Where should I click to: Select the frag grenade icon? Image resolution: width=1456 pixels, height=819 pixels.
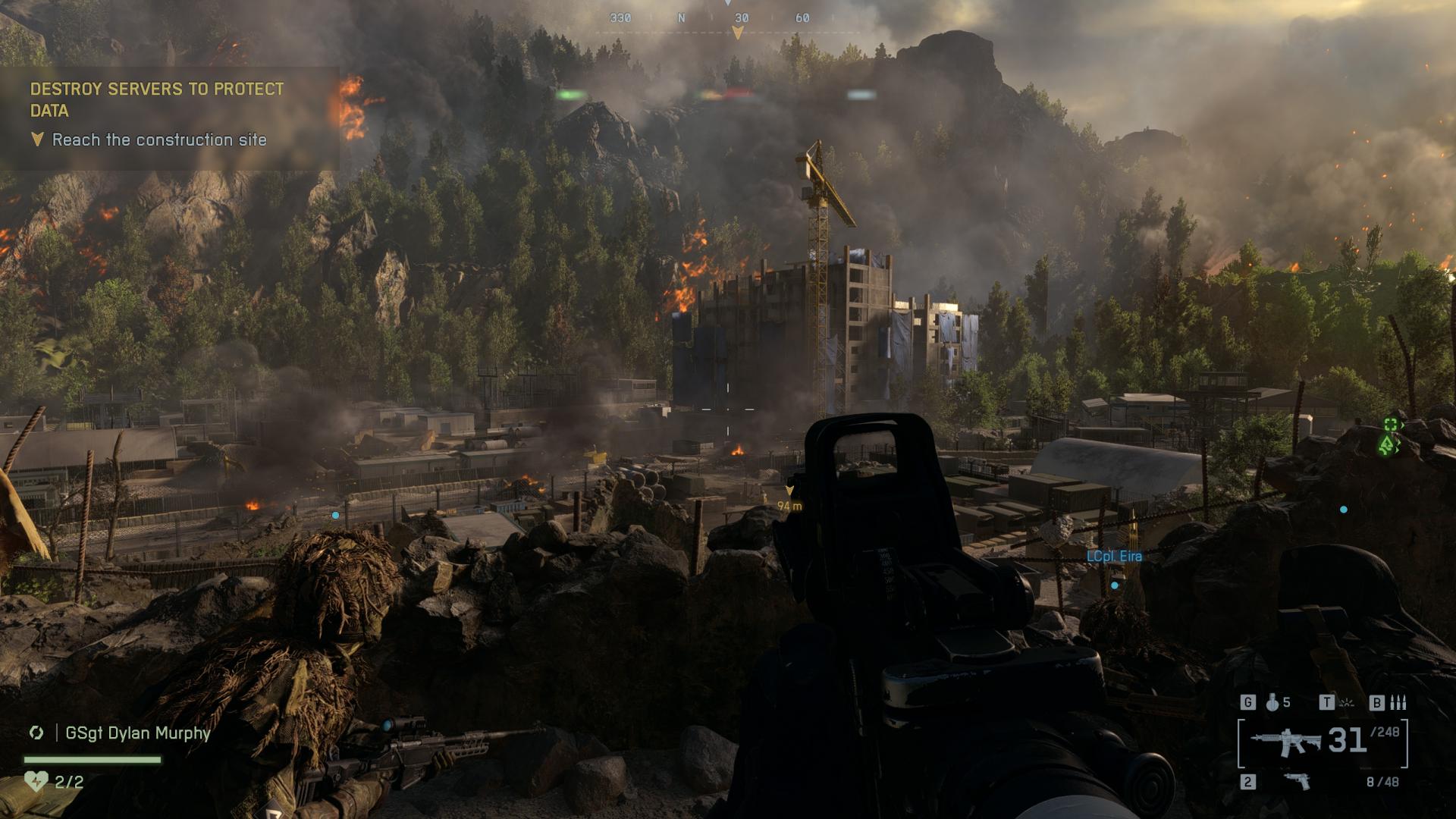pyautogui.click(x=1272, y=703)
